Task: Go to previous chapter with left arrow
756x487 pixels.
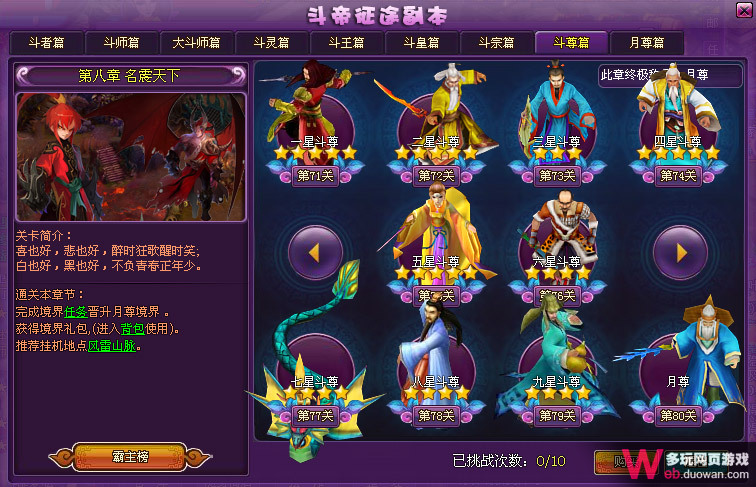Action: tap(315, 252)
